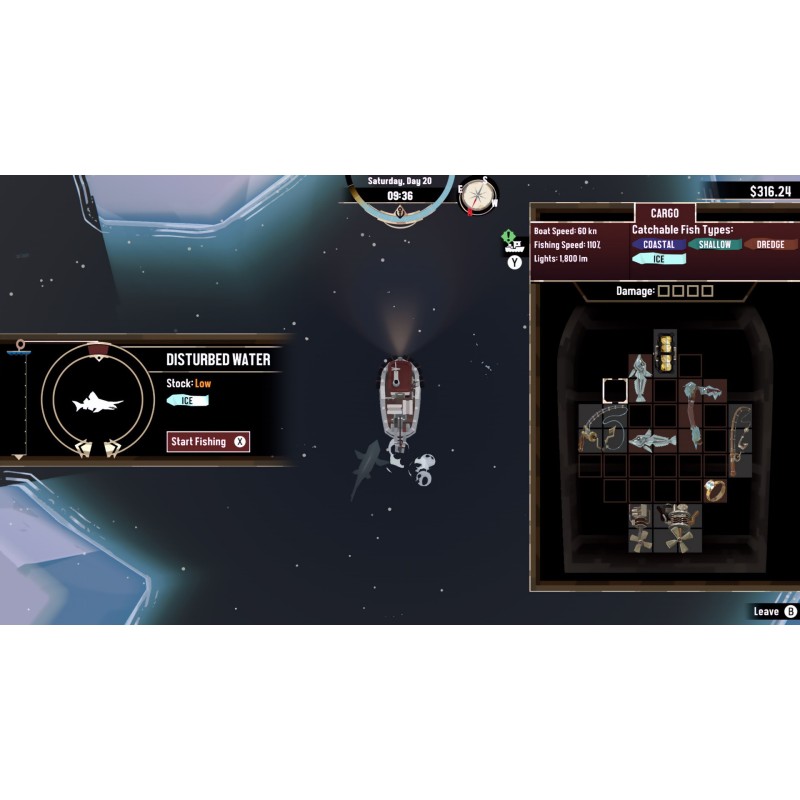Click the shark silhouette in Disturbed Water panel
This screenshot has width=800, height=800.
[98, 404]
